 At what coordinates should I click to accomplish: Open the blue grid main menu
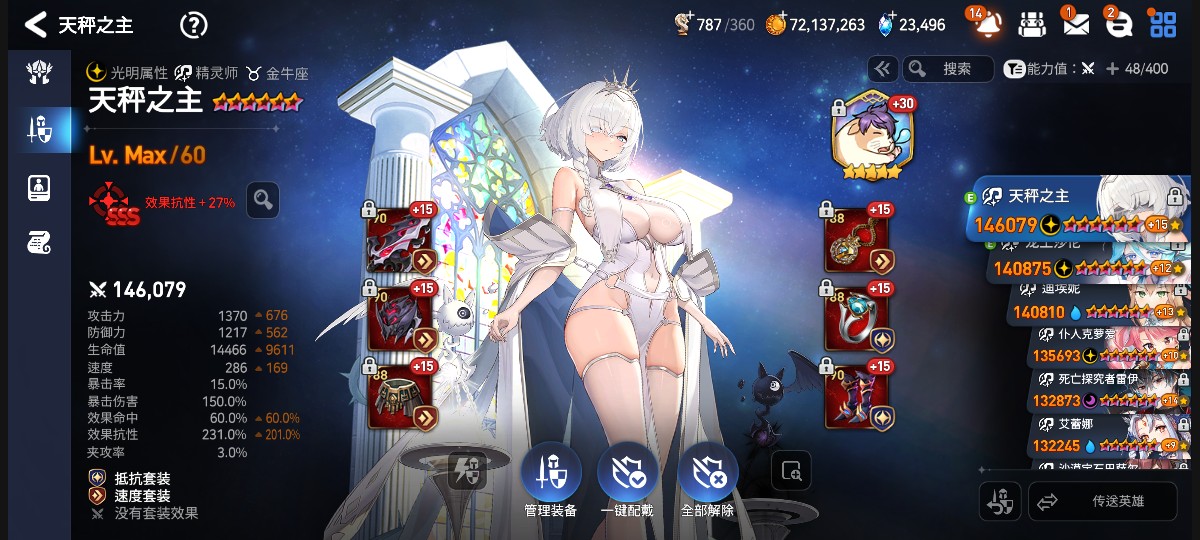pyautogui.click(x=1163, y=25)
